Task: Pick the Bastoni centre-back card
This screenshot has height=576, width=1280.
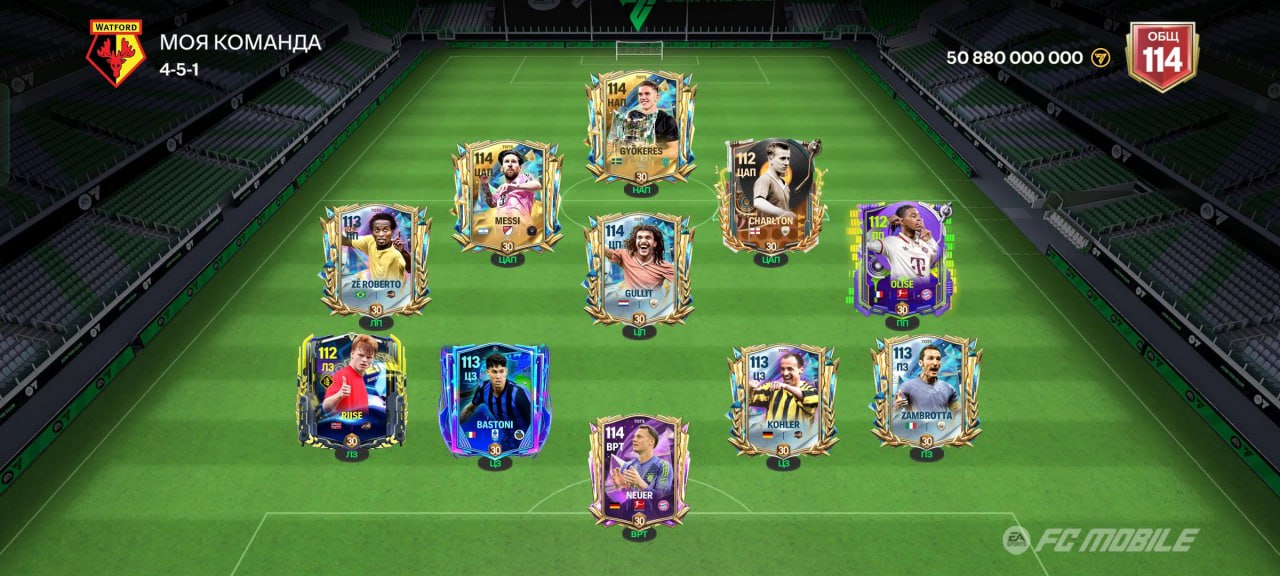Action: 495,400
